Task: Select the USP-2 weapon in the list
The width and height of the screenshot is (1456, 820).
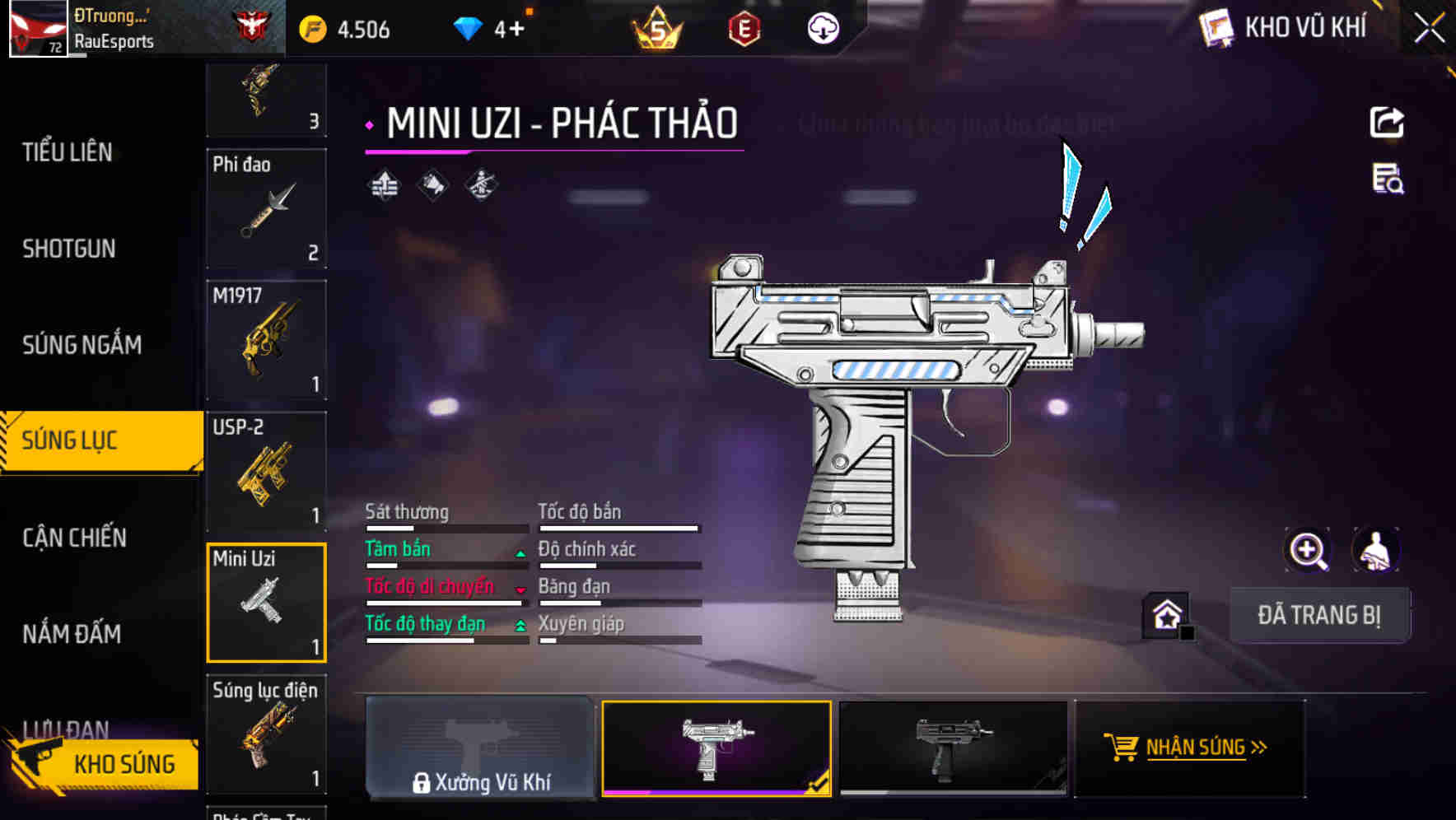Action: 265,469
